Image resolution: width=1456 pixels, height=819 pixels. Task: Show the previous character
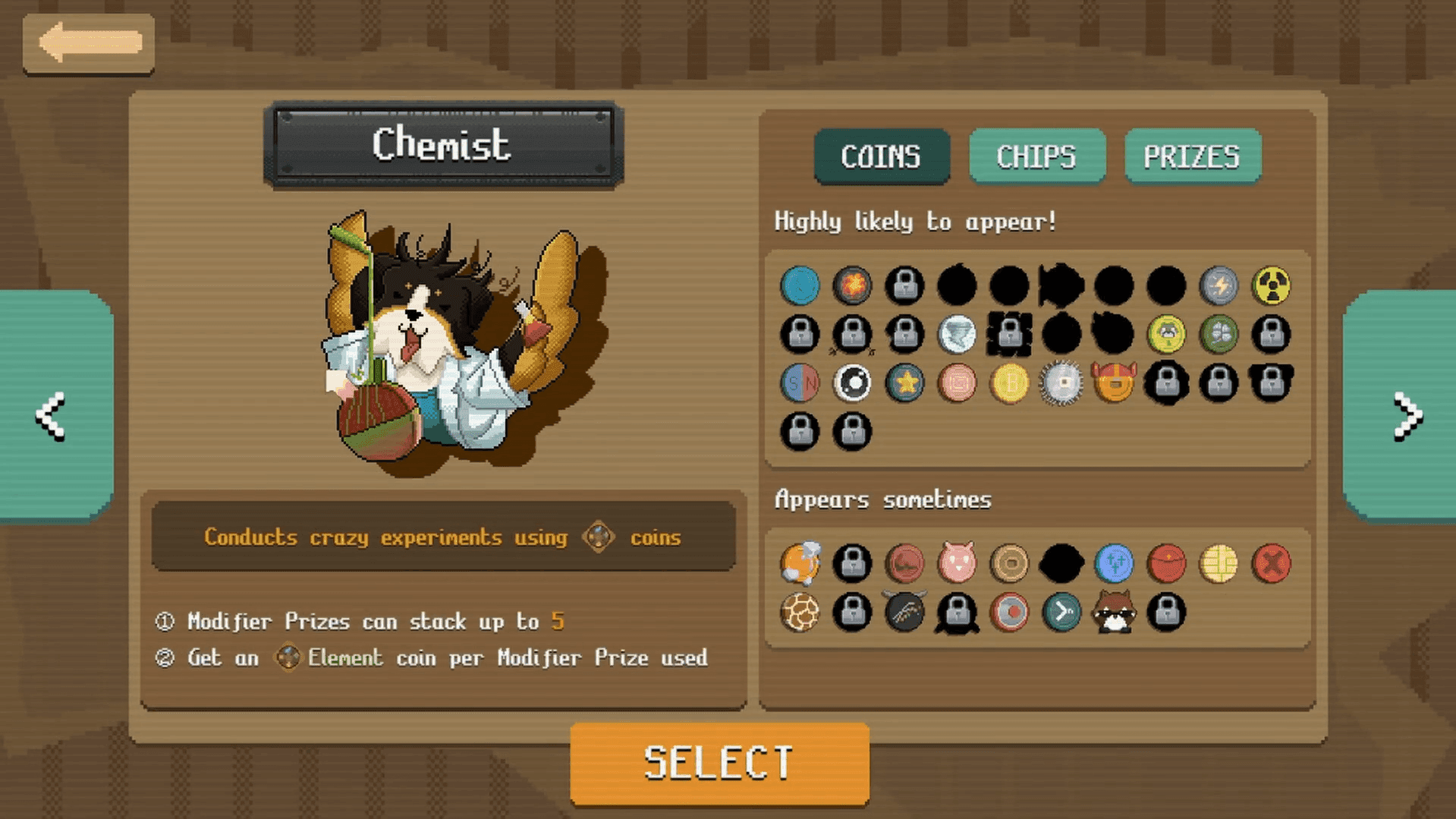[52, 415]
